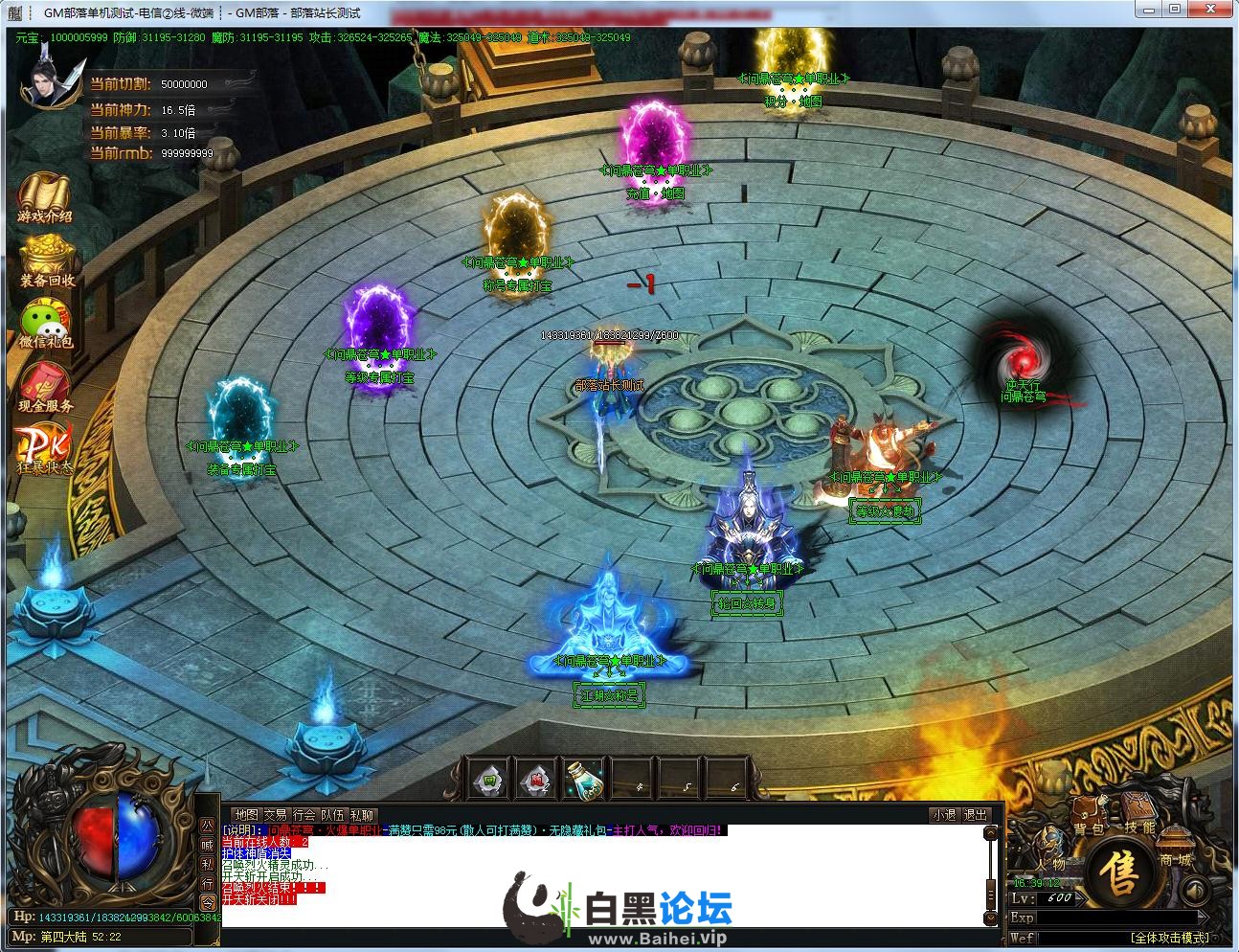
Task: Open the 技能 skills button
Action: click(1139, 827)
